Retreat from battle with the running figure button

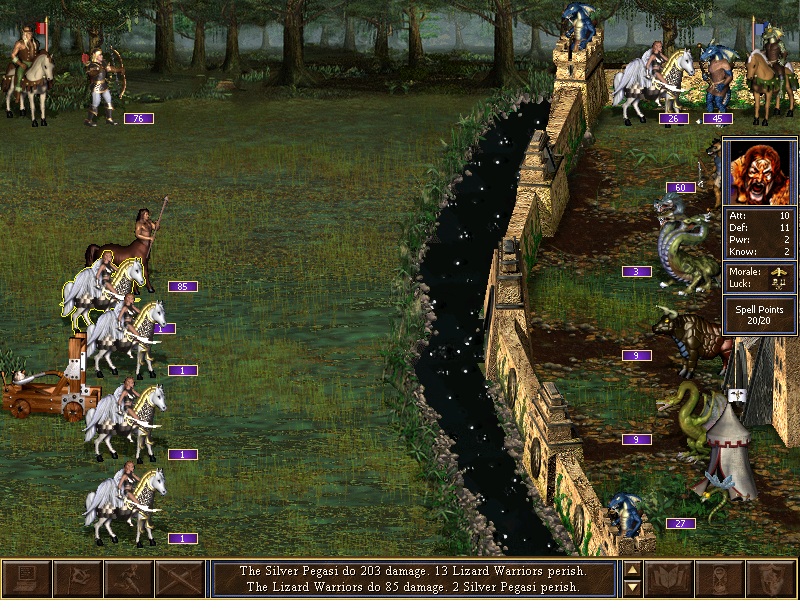(x=128, y=580)
